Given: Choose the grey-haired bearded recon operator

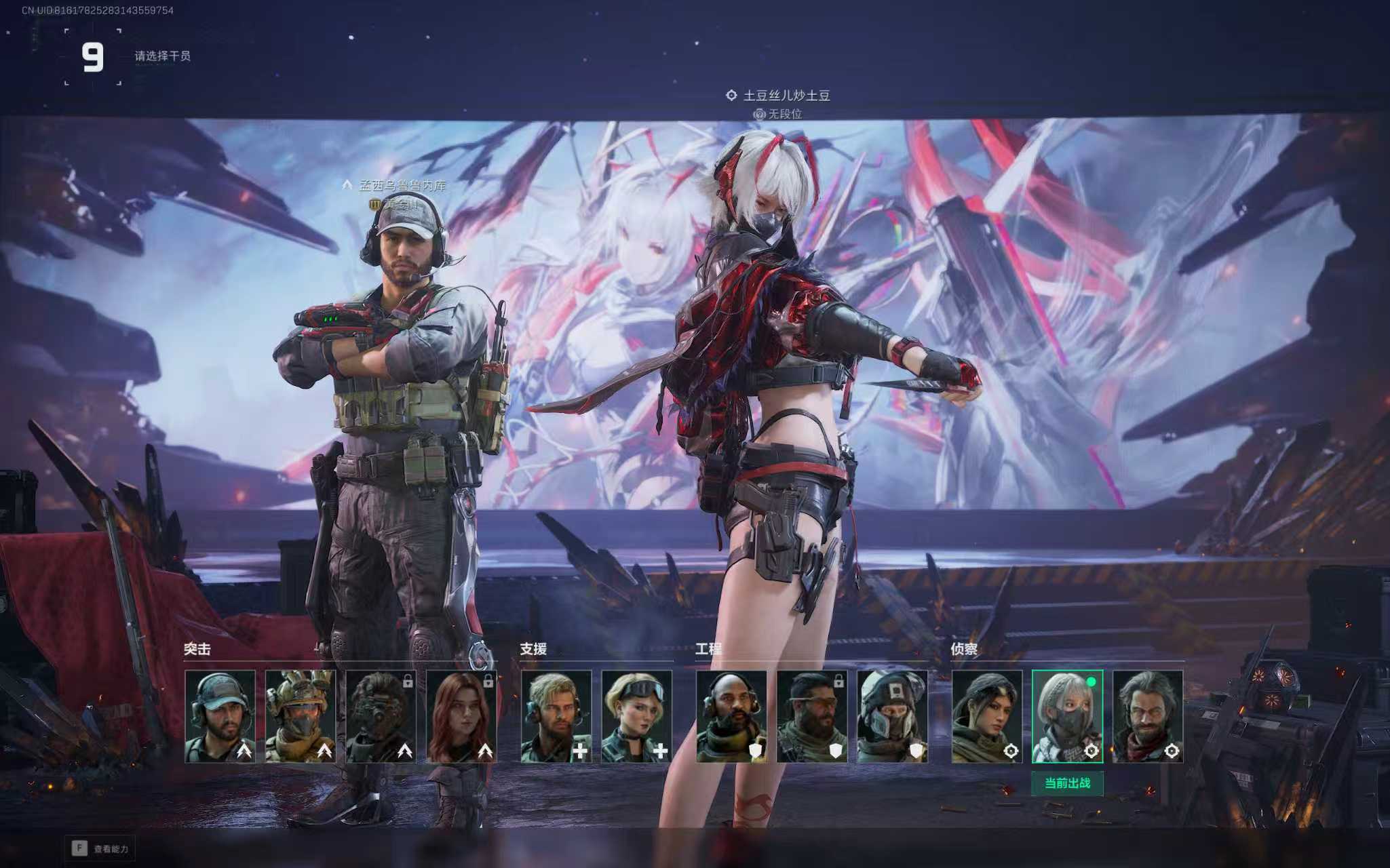Looking at the screenshot, I should coord(1148,716).
